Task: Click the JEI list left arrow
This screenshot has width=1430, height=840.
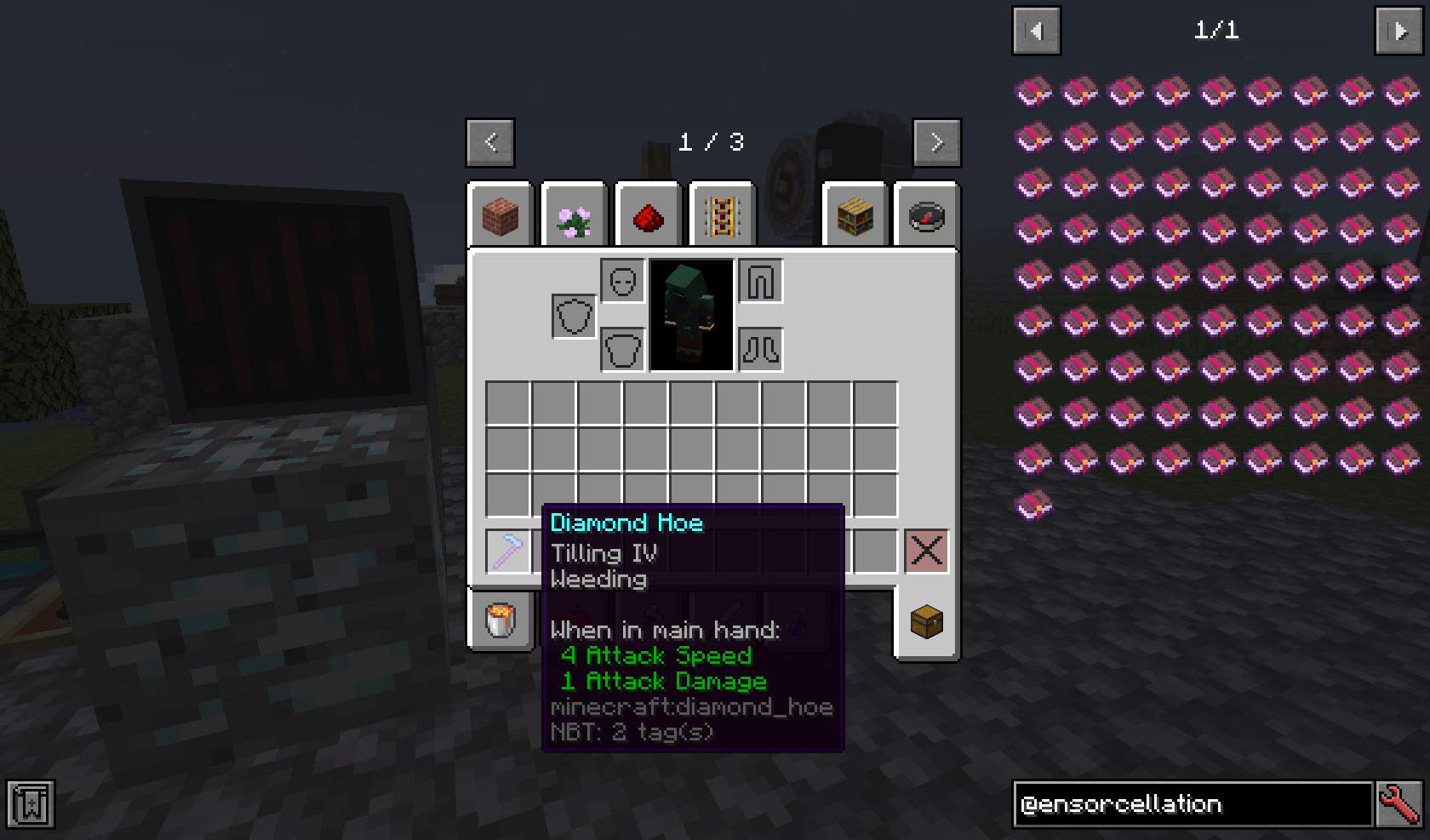Action: (1036, 30)
